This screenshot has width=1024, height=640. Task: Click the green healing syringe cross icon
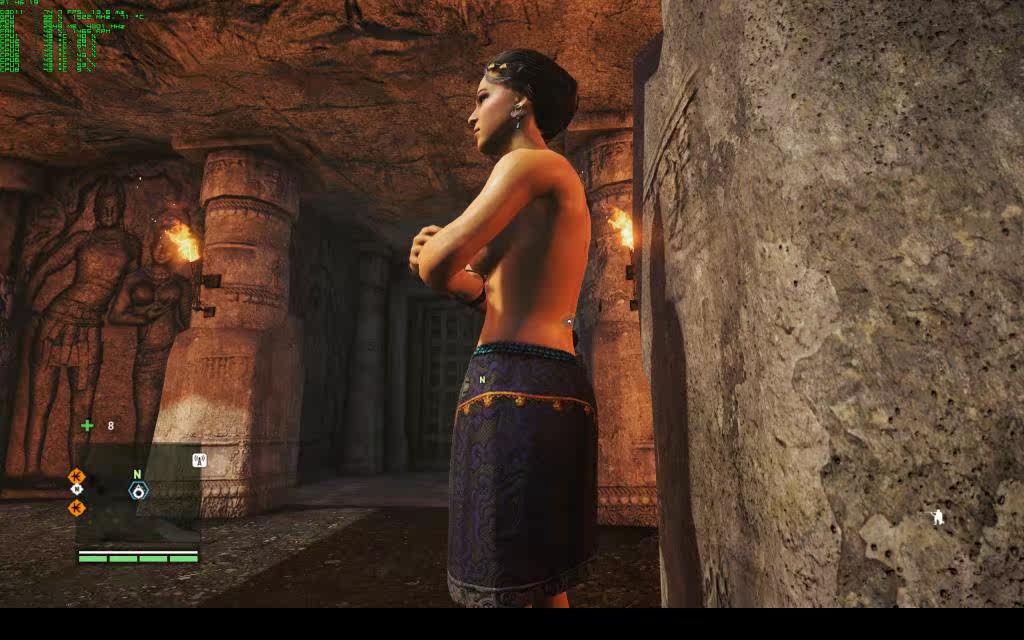click(87, 426)
